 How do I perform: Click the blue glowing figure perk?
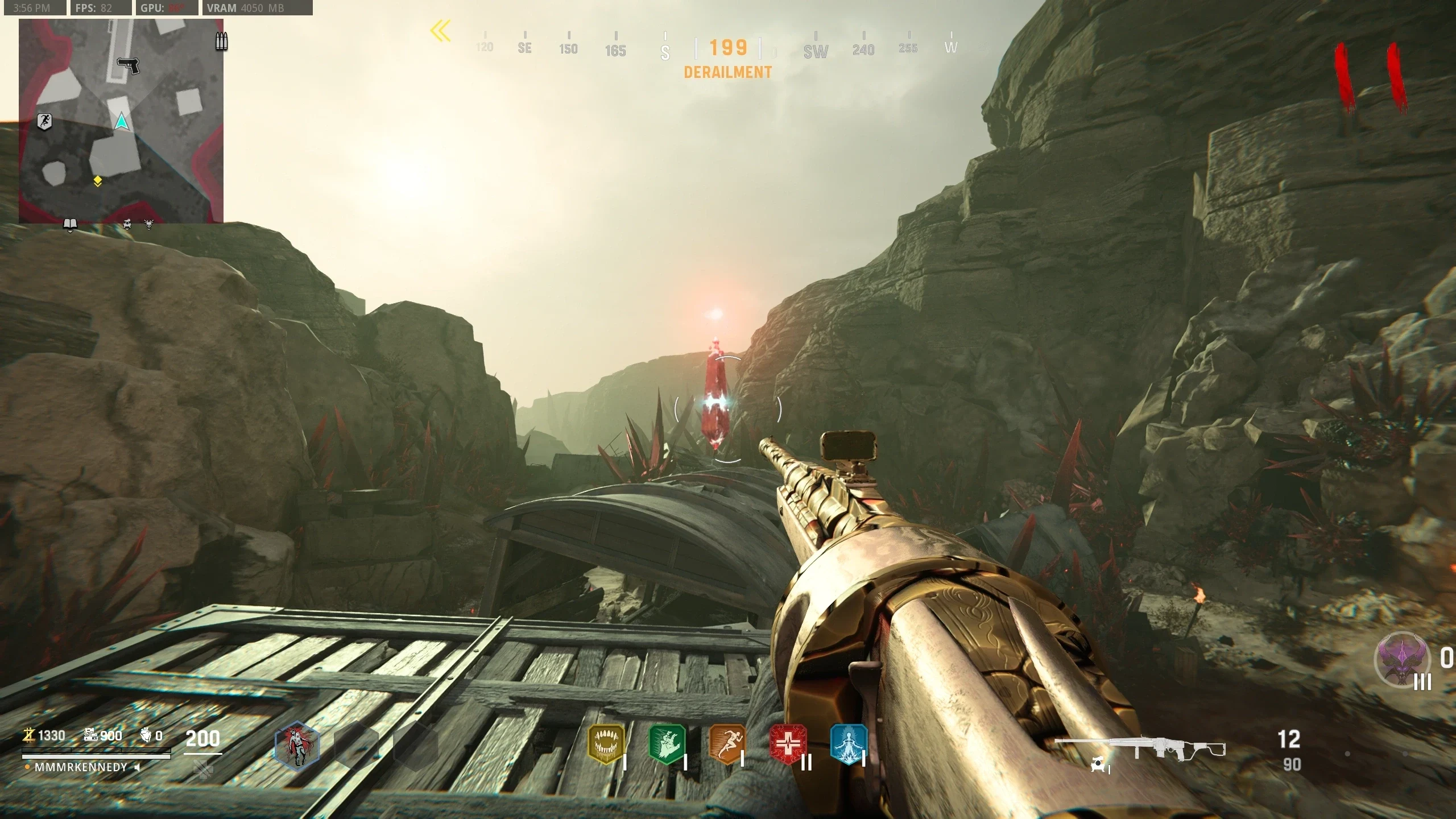[848, 744]
